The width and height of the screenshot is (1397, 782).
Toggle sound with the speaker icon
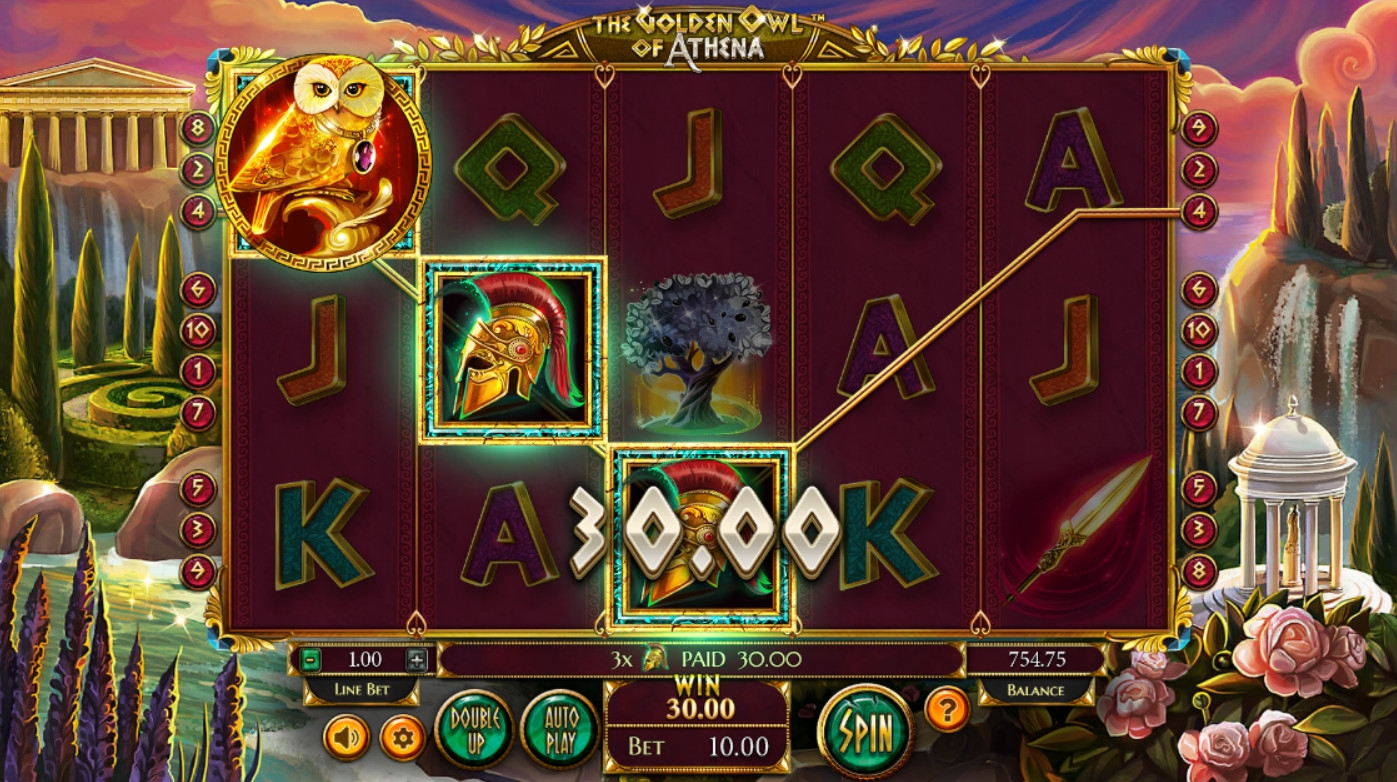pos(346,738)
